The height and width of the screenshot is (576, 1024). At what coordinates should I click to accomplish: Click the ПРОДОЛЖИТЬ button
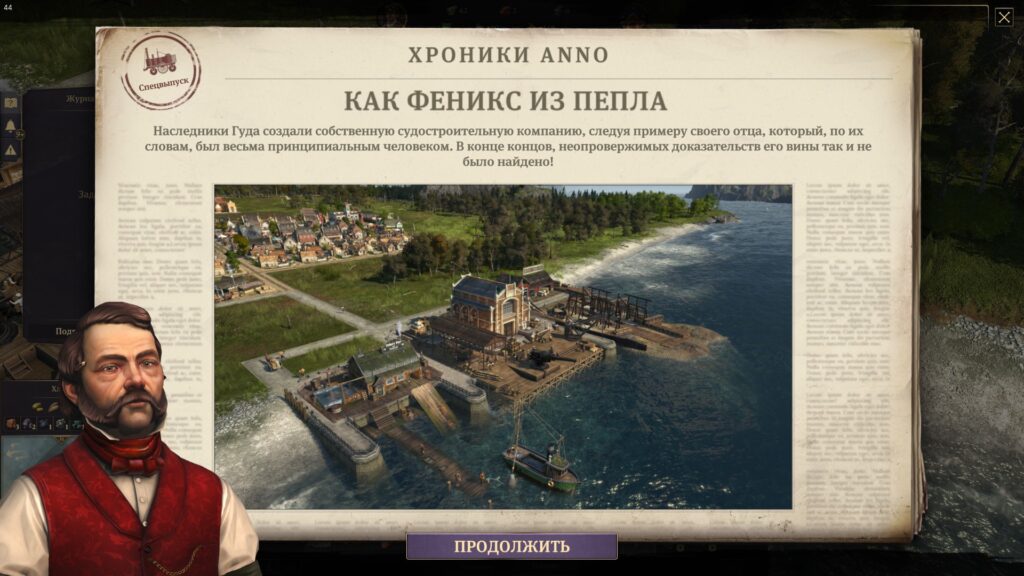pyautogui.click(x=511, y=546)
